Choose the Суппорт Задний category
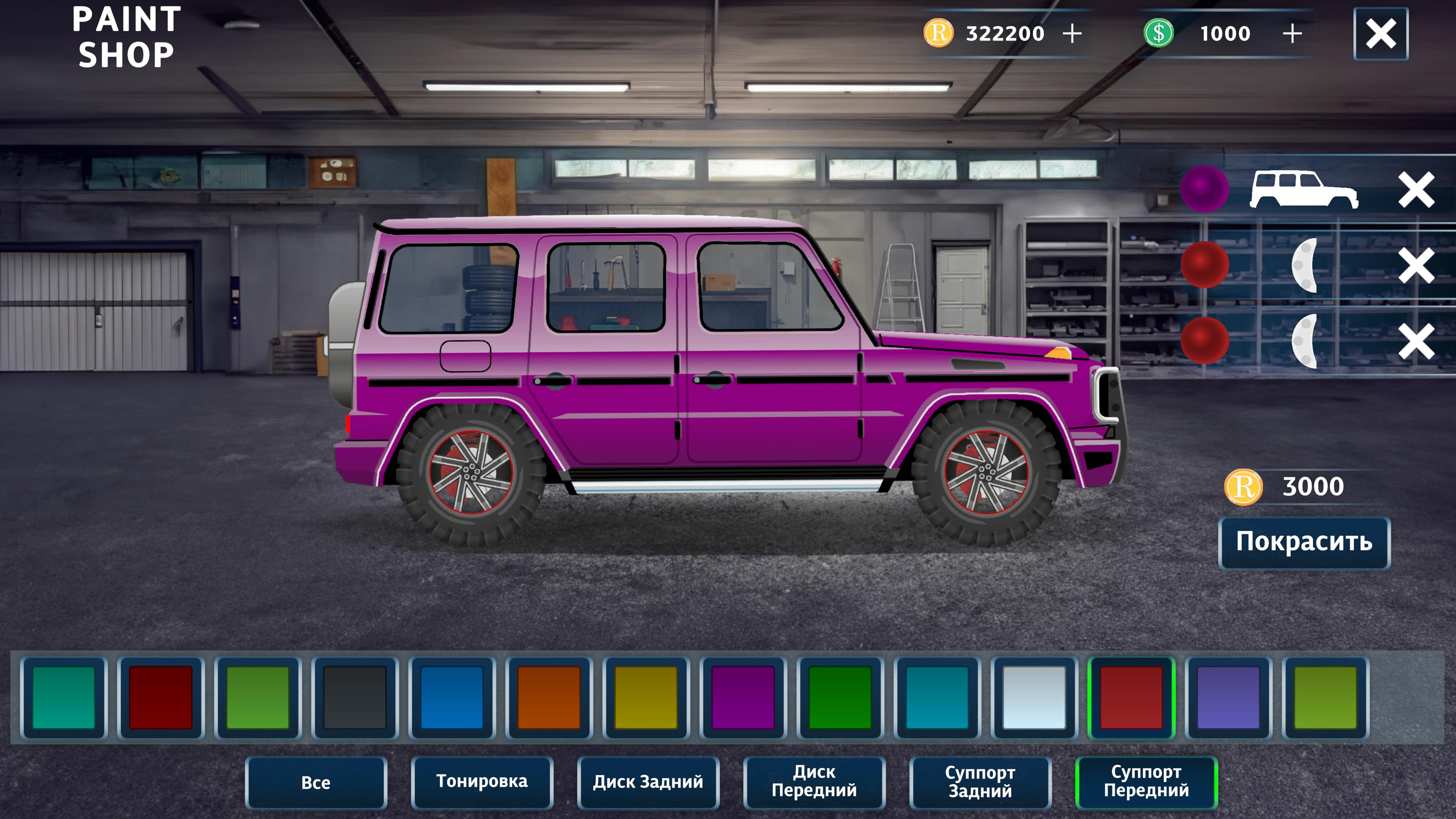This screenshot has width=1456, height=819. 981,782
